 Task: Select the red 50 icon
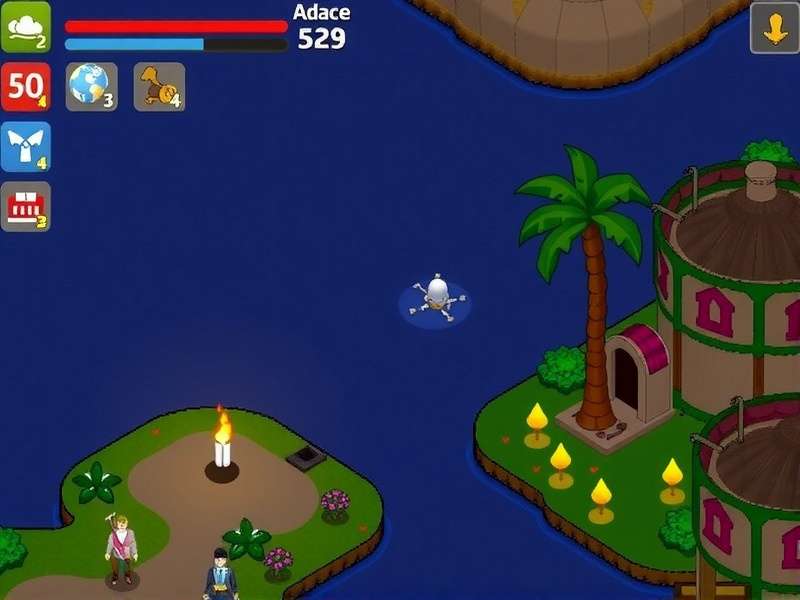pos(25,86)
